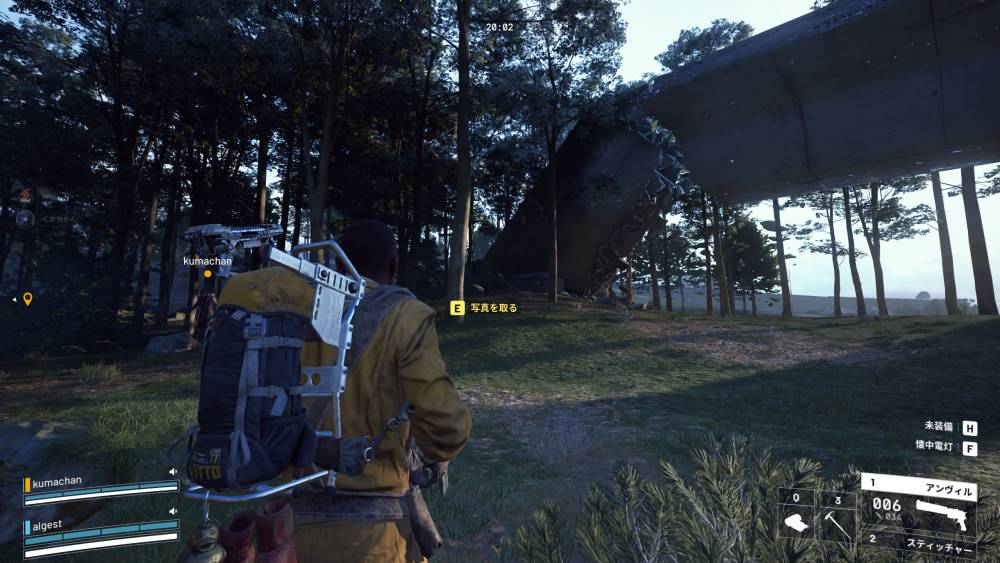Screen dimensions: 1000x563
Task: Switch to the スティッチャー weapon slot
Action: pyautogui.click(x=919, y=543)
